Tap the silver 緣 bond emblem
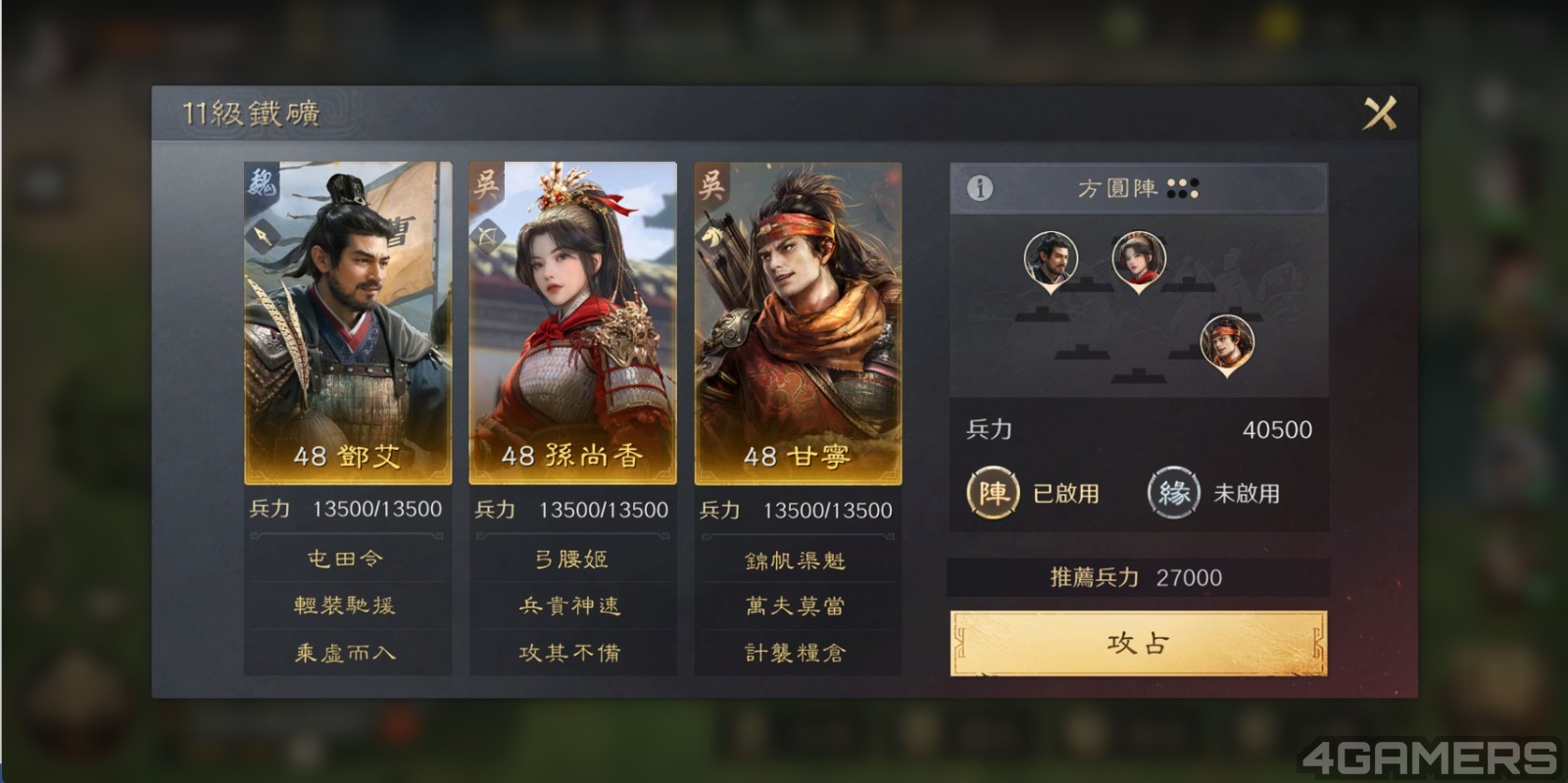 pyautogui.click(x=1172, y=495)
